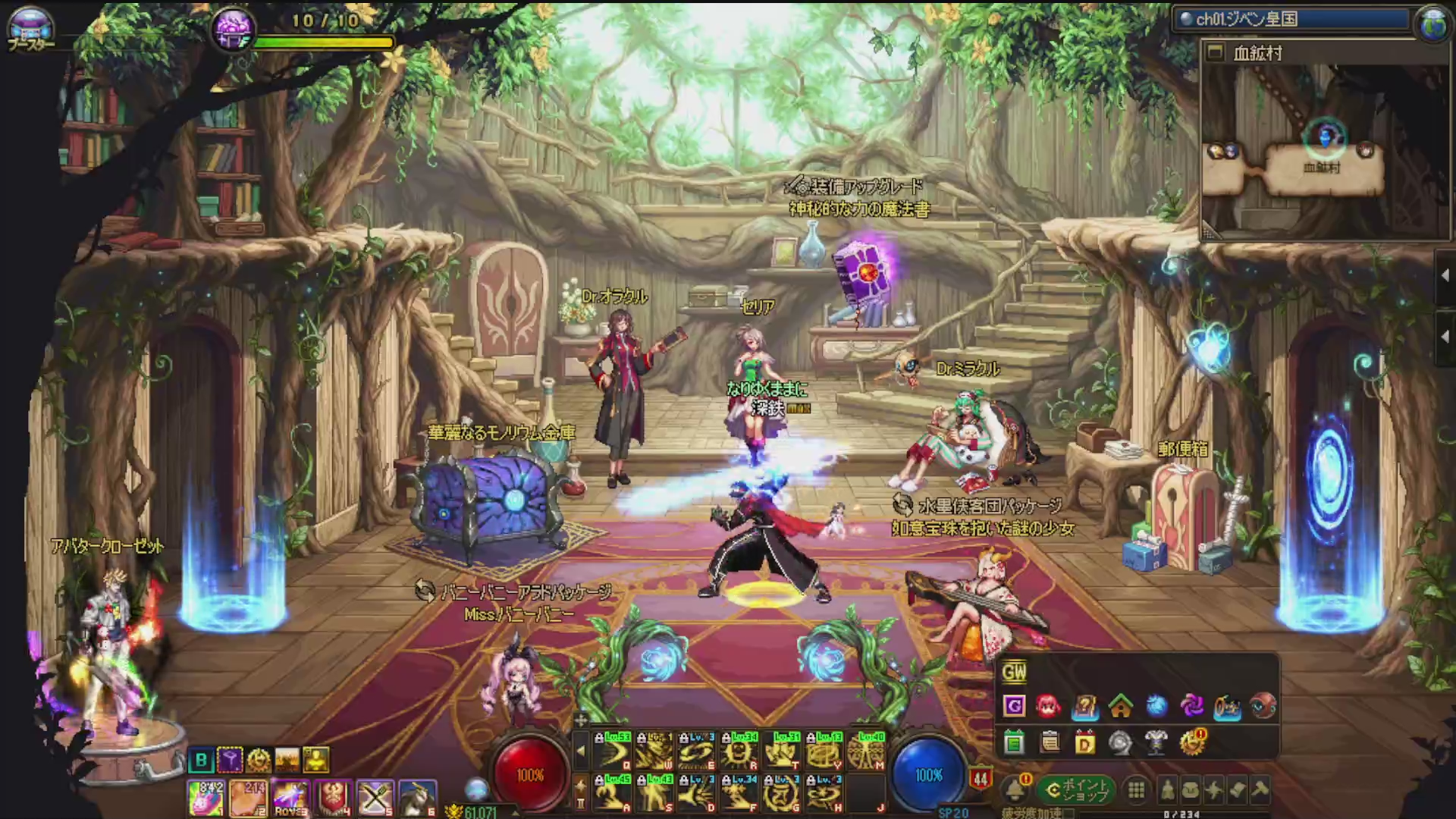
Task: Open the purple swirl portal icon
Action: click(1192, 707)
